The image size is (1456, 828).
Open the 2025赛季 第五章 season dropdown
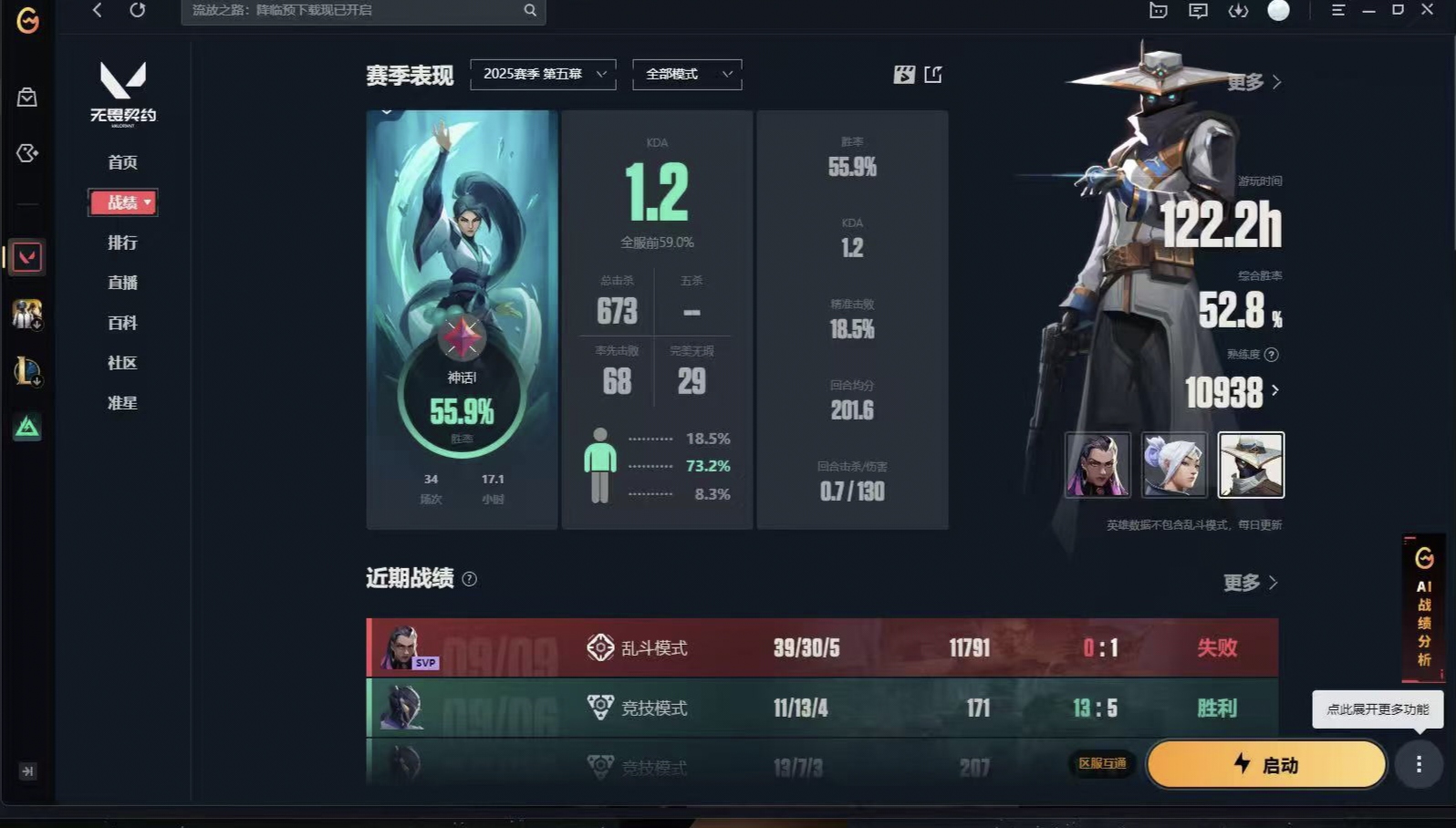coord(542,74)
